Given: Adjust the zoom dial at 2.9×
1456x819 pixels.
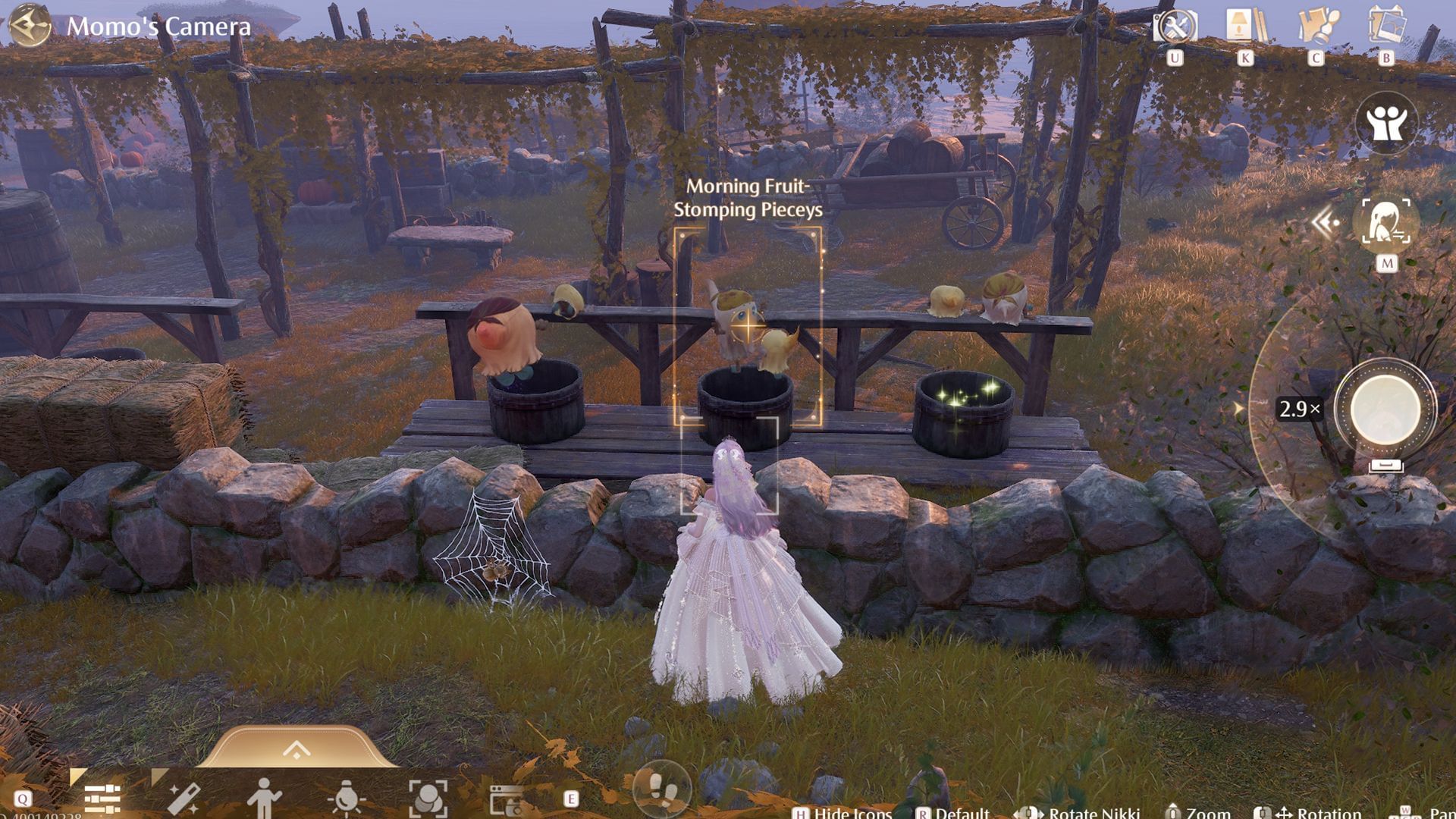Looking at the screenshot, I should (x=1299, y=409).
